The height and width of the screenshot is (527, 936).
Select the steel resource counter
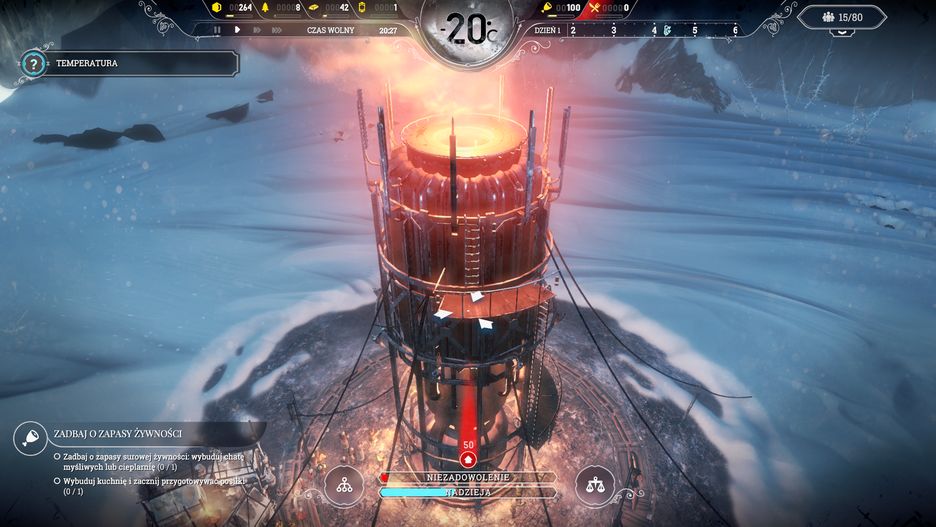coord(330,8)
